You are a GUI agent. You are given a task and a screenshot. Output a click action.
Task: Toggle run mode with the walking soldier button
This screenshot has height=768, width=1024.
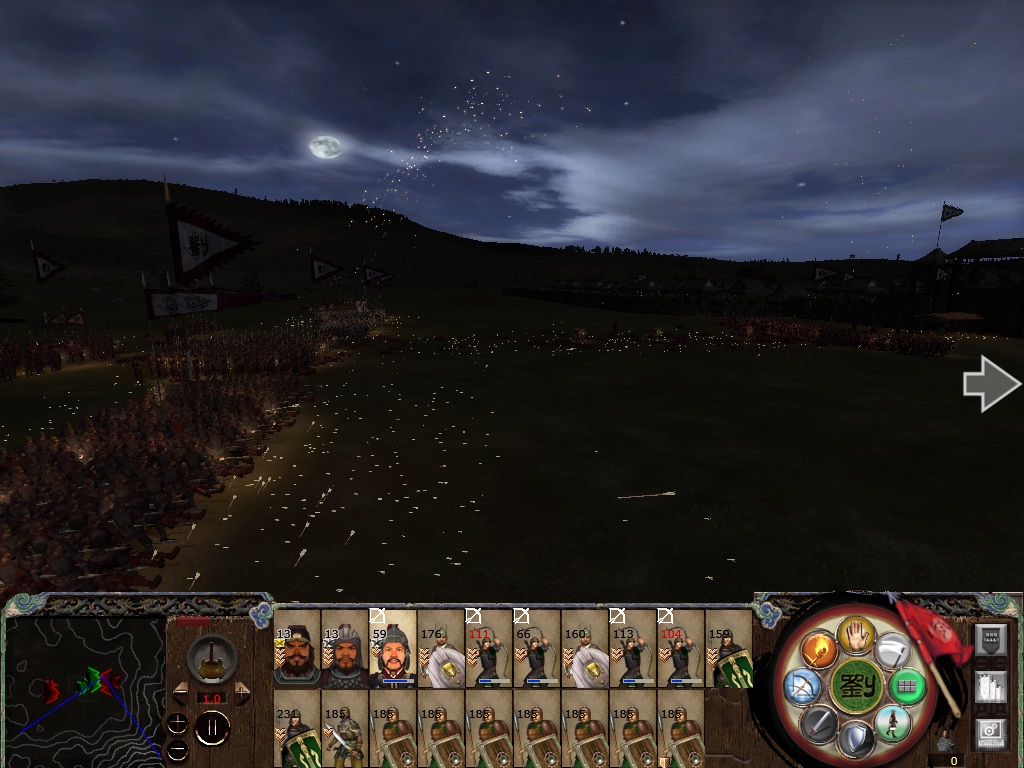(x=891, y=722)
